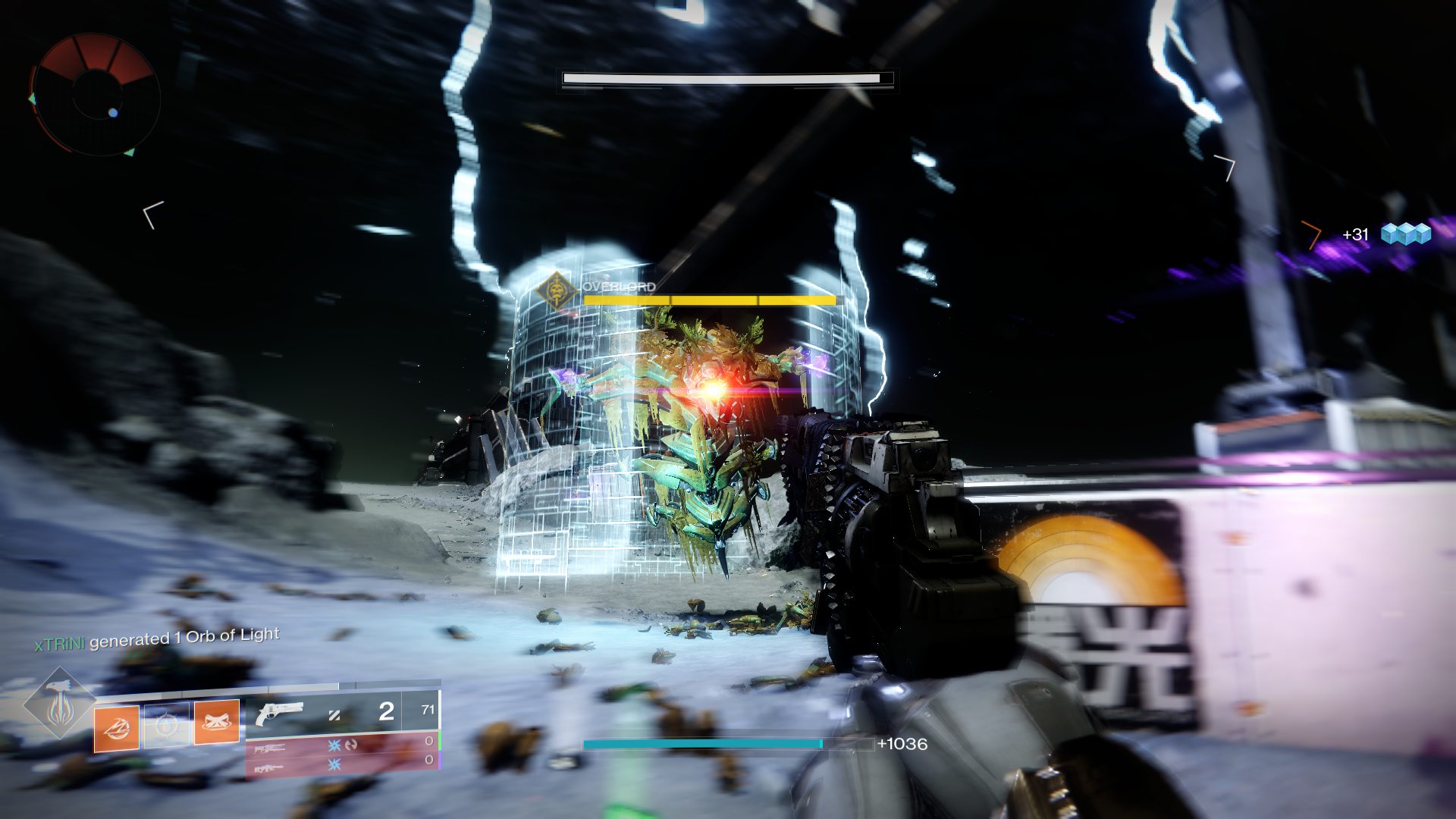The height and width of the screenshot is (819, 1456).
Task: Click the hand cannon weapon icon
Action: [279, 713]
